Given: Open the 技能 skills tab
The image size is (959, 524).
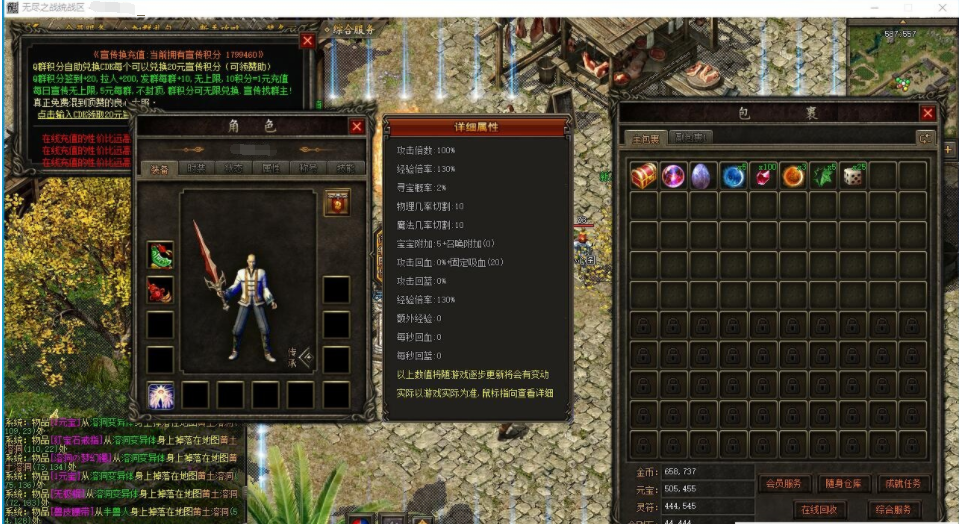Looking at the screenshot, I should (x=345, y=169).
